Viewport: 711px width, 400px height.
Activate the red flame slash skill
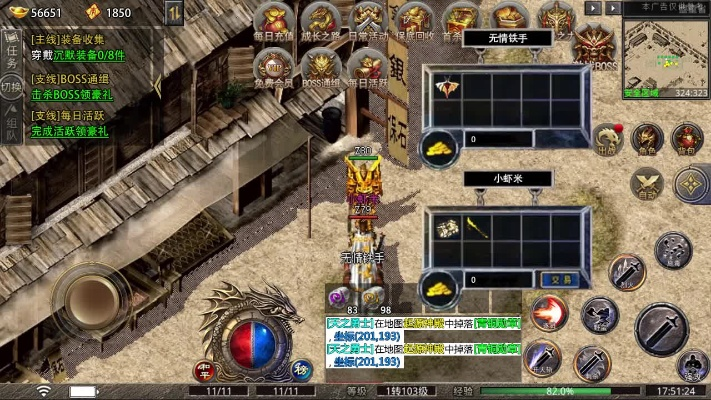[548, 314]
